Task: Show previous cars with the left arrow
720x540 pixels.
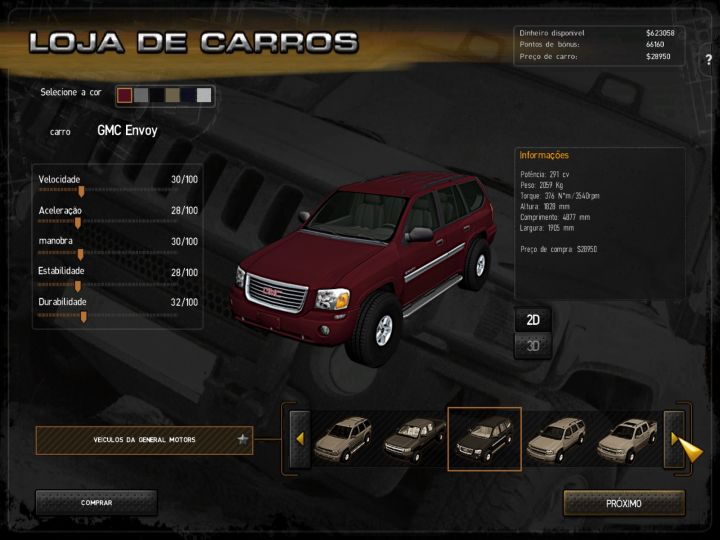Action: [x=298, y=440]
